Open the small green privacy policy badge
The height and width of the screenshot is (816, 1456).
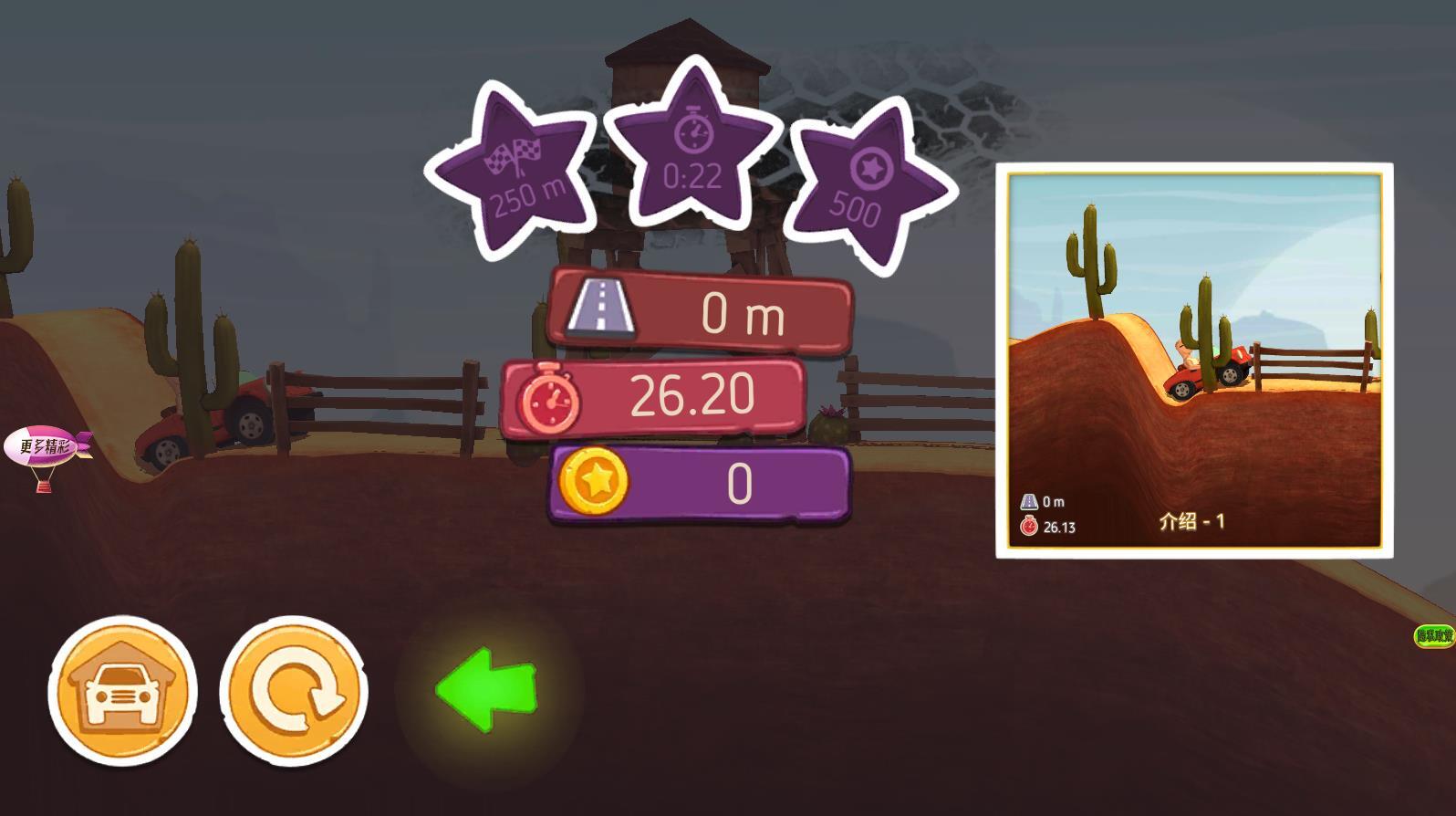(1433, 636)
